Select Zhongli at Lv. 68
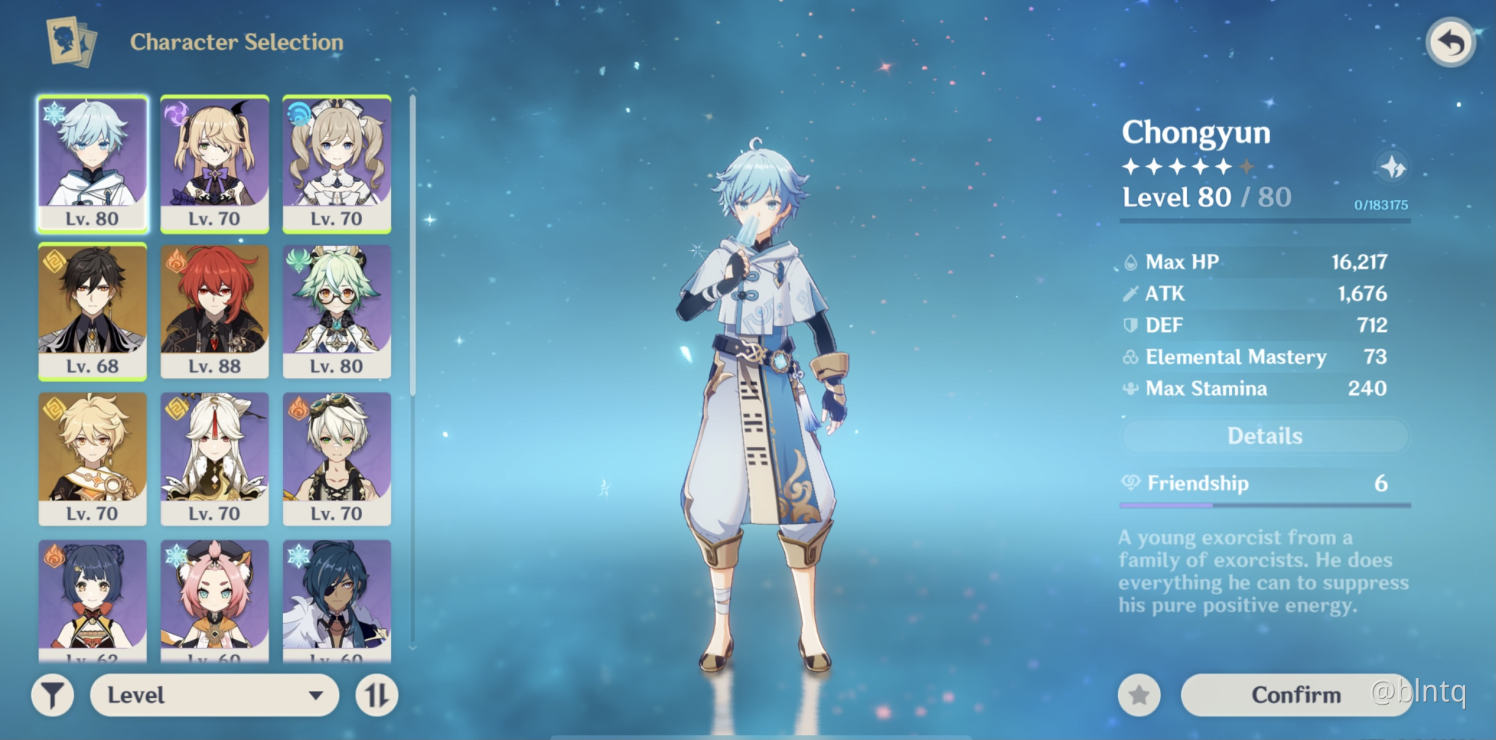The height and width of the screenshot is (740, 1496). point(92,311)
